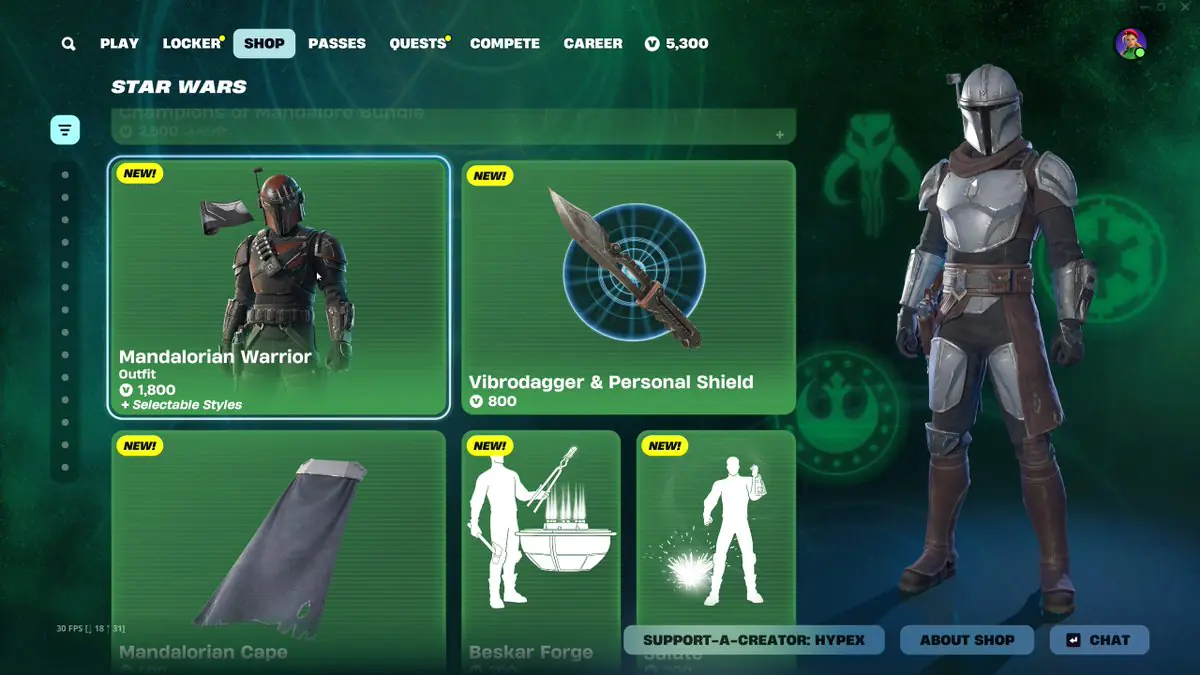
Task: Select the Mandalorian Warrior outfit tile
Action: click(x=279, y=287)
